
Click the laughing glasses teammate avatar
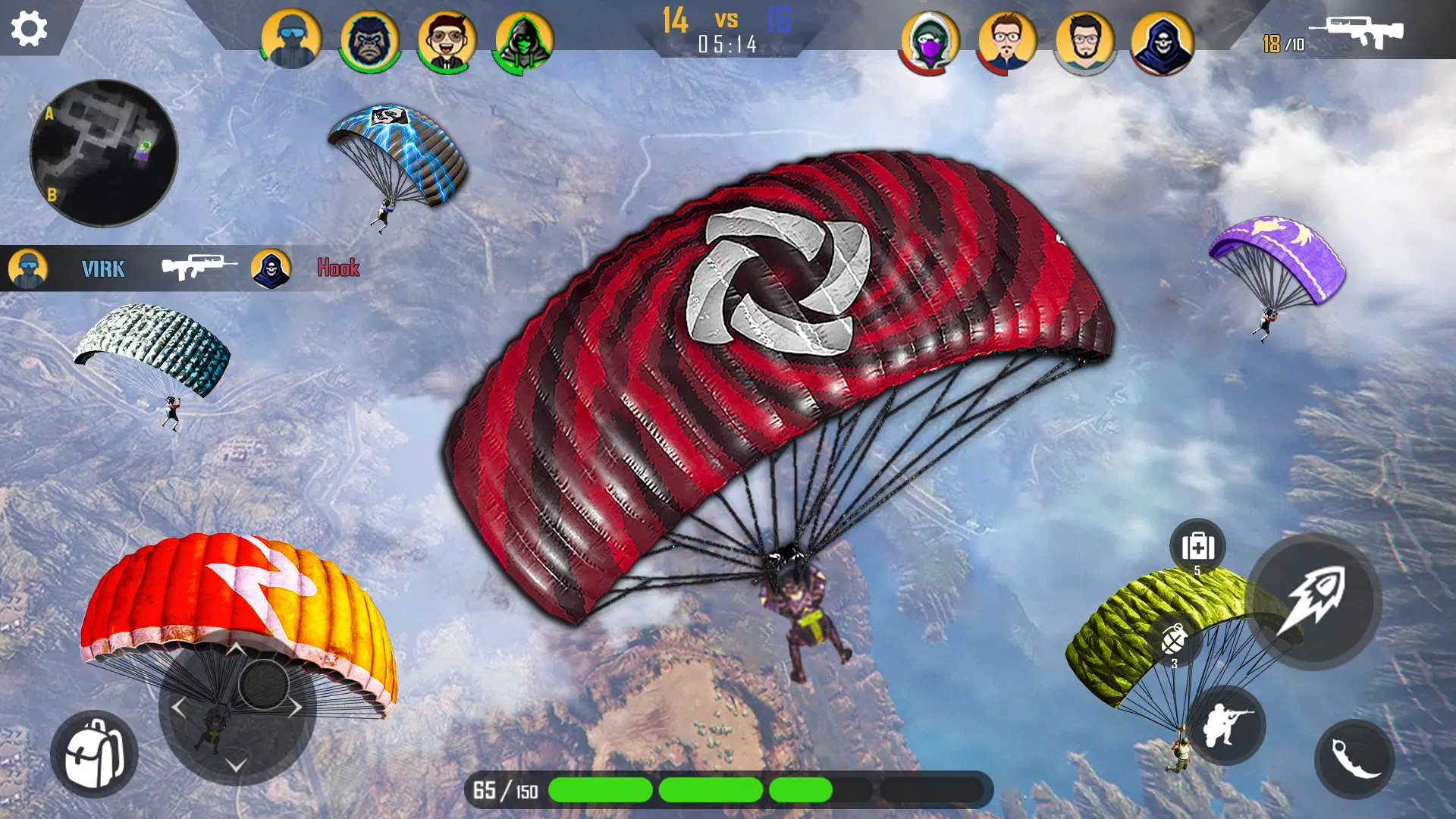coord(447,41)
